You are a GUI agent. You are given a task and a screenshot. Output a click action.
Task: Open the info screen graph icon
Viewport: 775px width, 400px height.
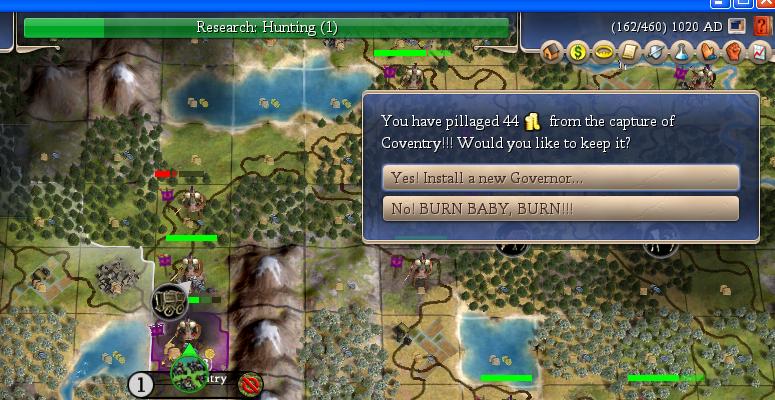758,52
